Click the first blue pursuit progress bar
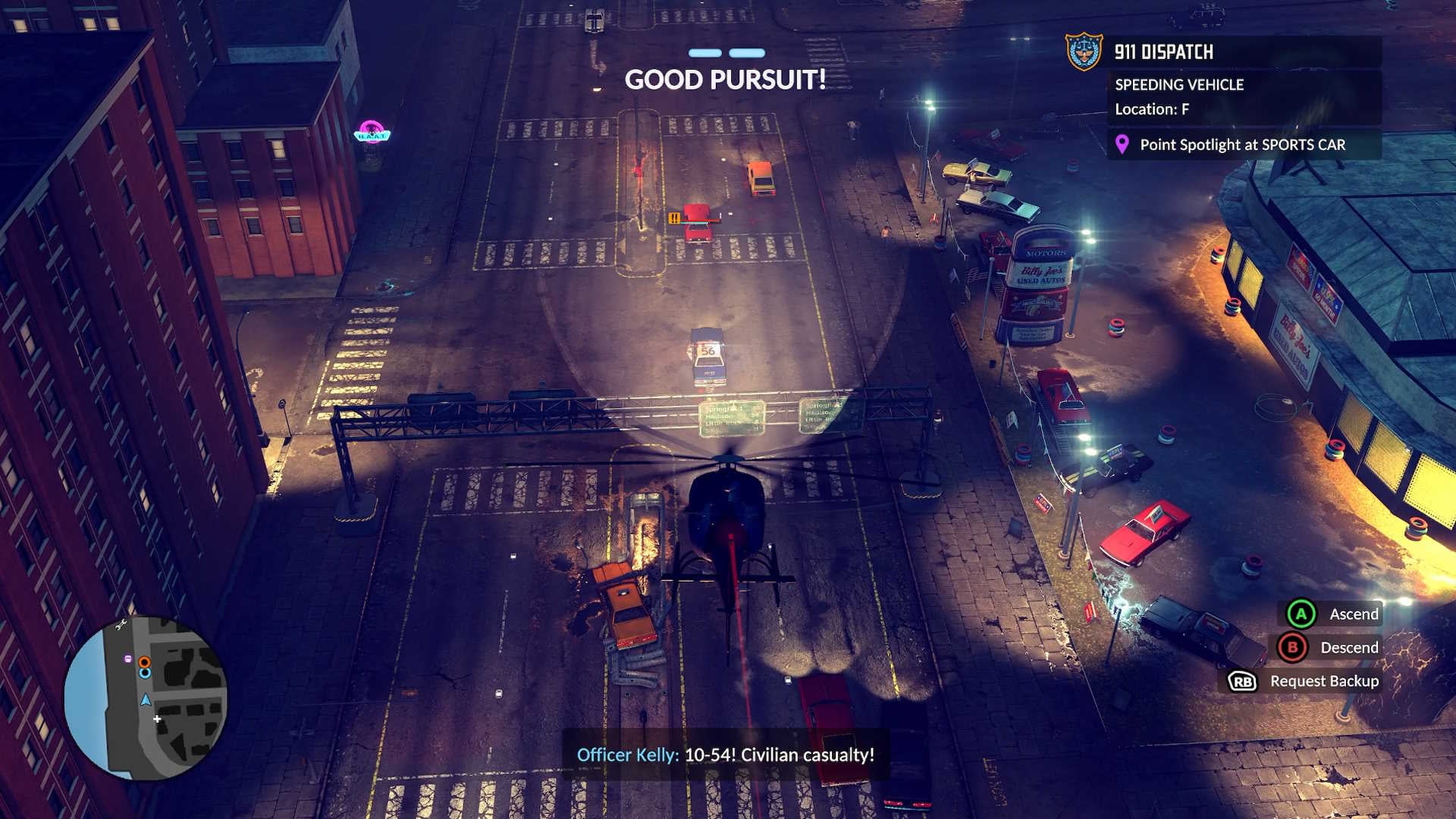 coord(704,52)
